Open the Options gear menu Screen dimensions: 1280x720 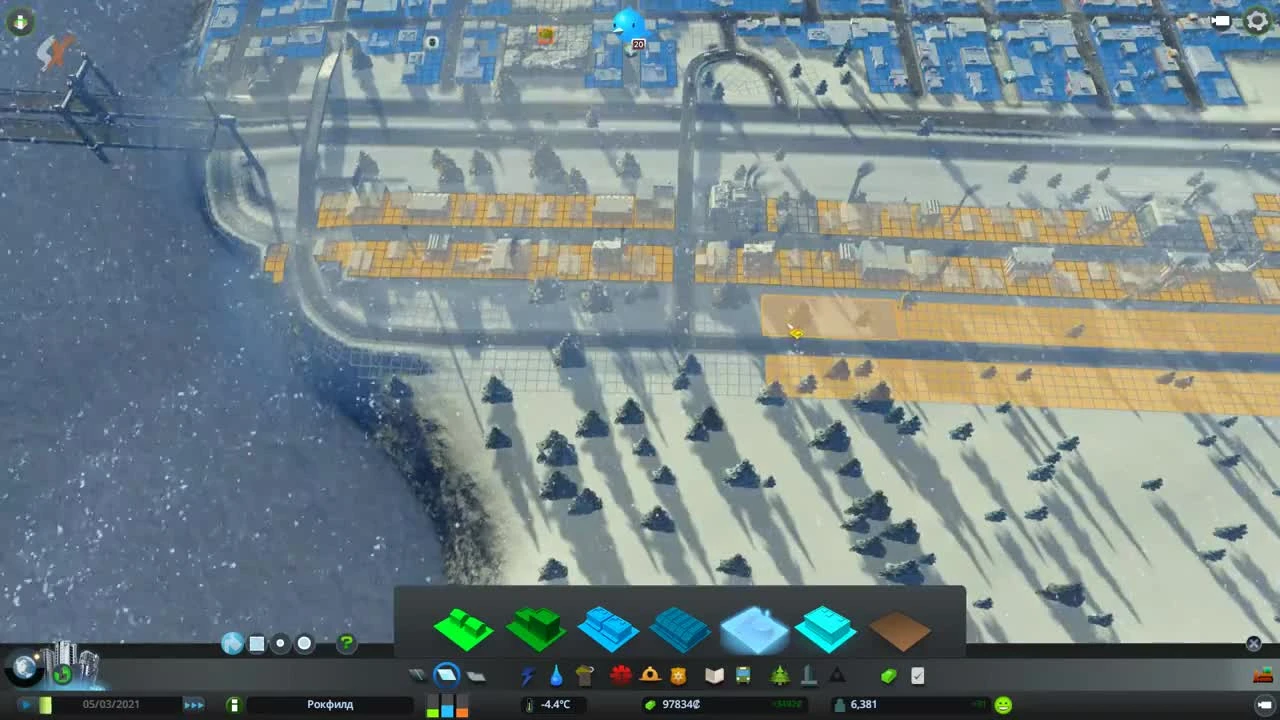[x=1256, y=19]
